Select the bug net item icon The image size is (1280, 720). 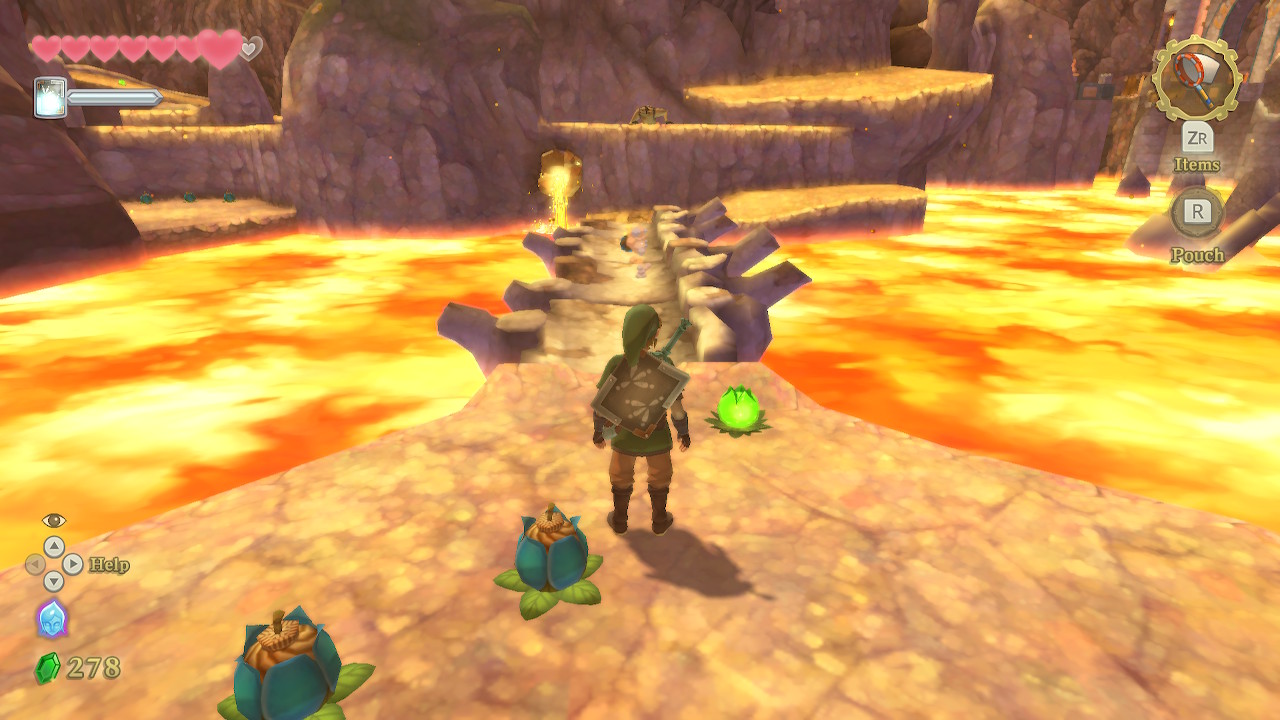coord(1196,79)
